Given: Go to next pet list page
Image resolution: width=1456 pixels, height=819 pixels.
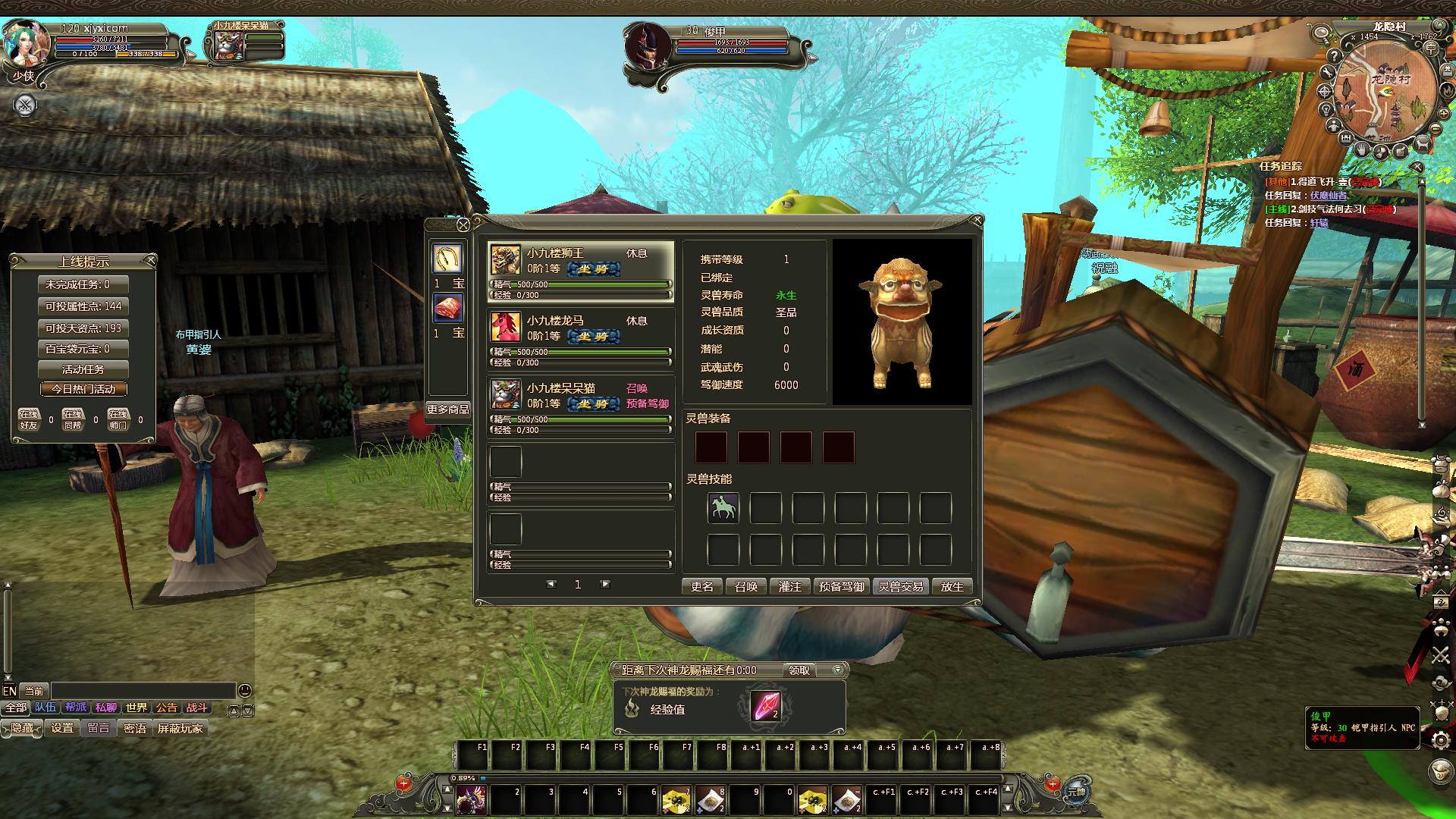Looking at the screenshot, I should click(x=604, y=584).
